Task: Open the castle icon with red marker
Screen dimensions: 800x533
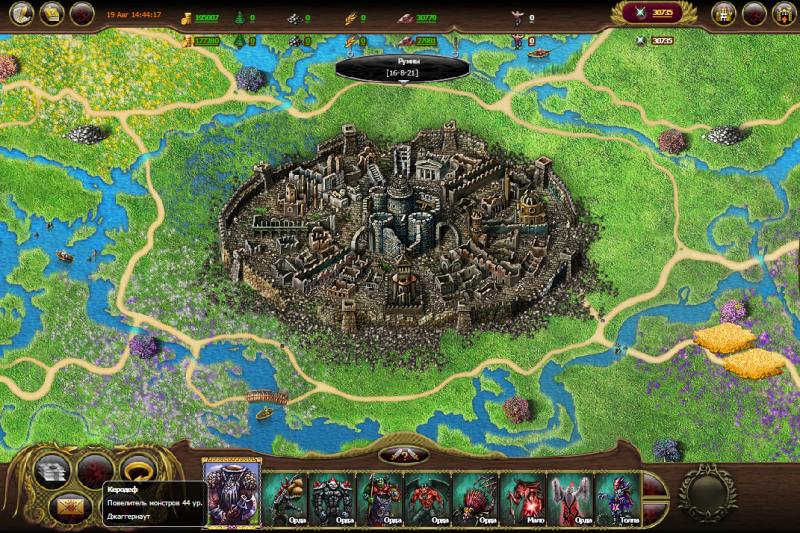Action: click(784, 13)
